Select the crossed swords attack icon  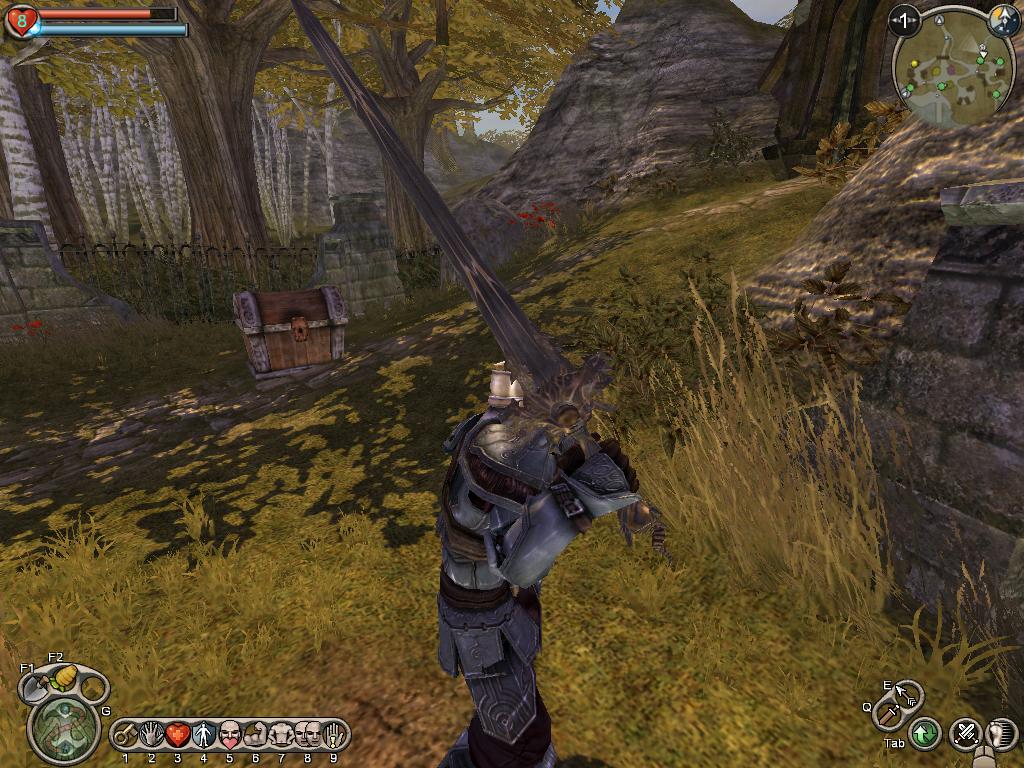point(965,734)
